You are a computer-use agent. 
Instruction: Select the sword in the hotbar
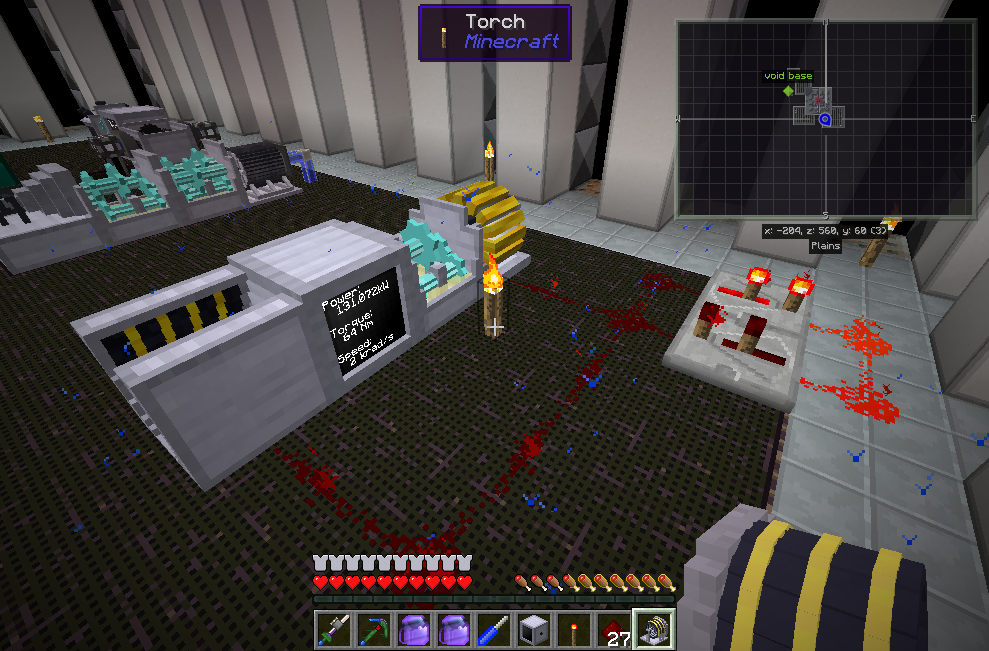pos(333,630)
